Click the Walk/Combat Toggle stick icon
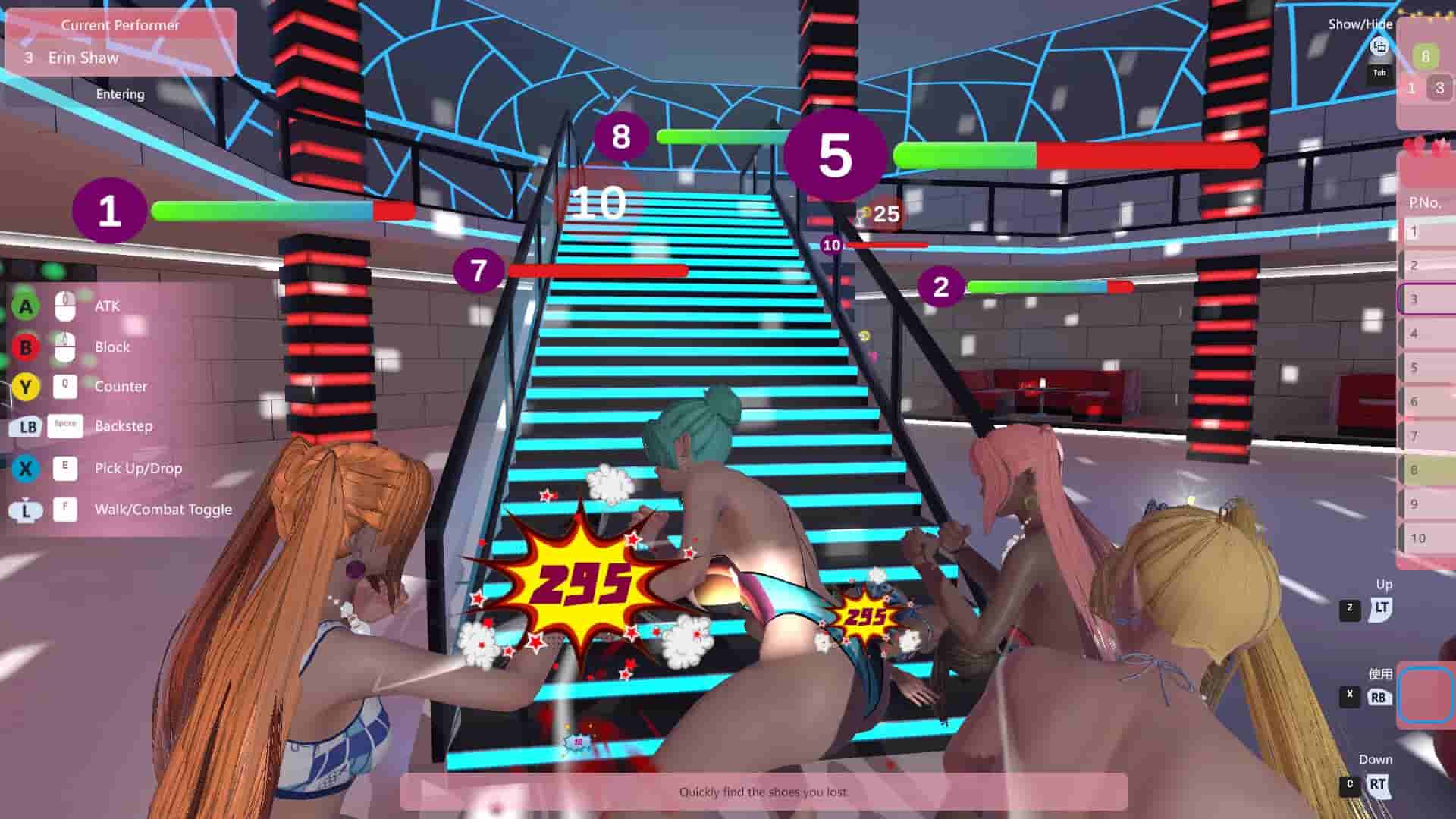The image size is (1456, 819). tap(25, 510)
